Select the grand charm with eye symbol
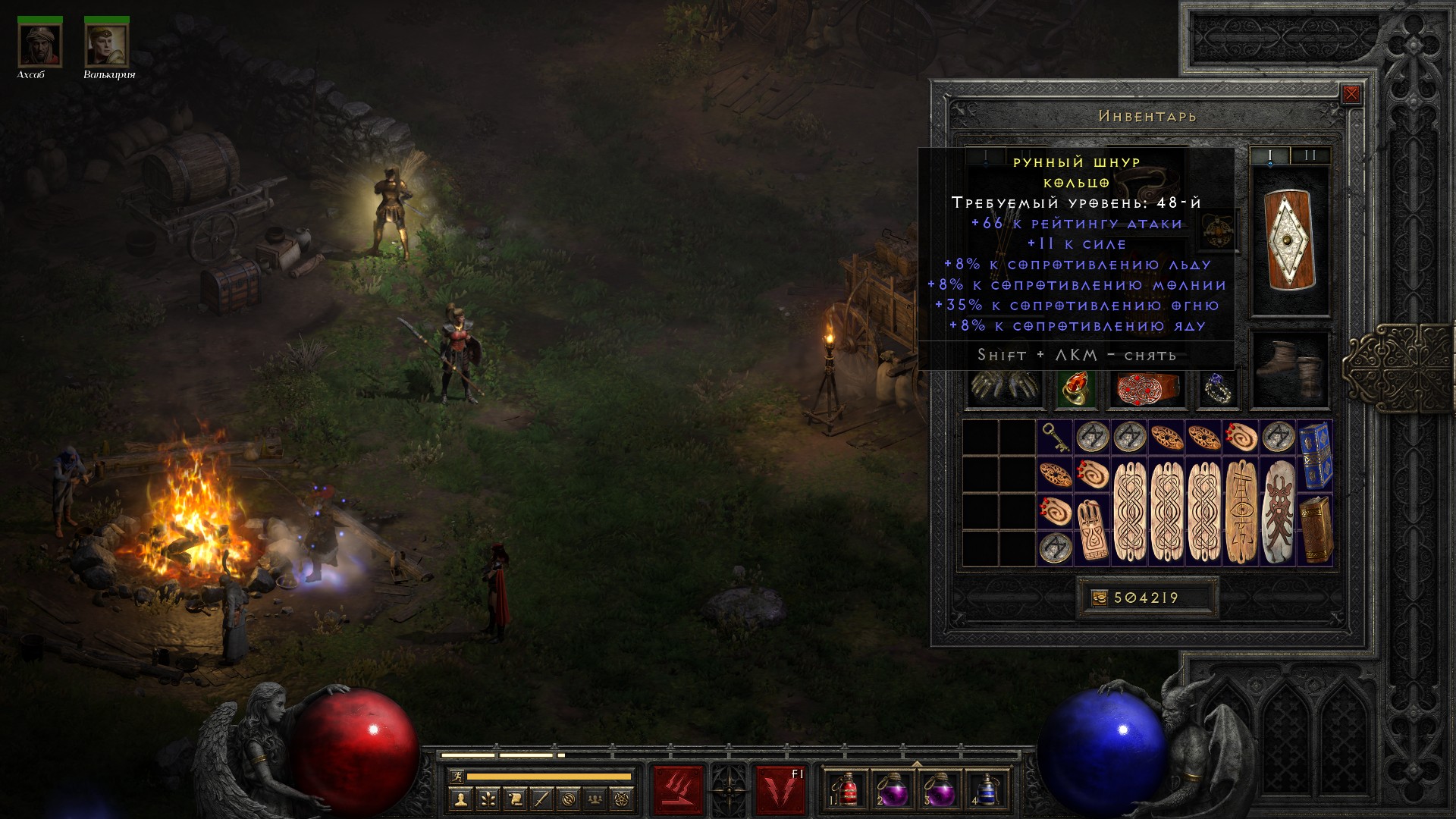This screenshot has height=819, width=1456. [x=1241, y=512]
